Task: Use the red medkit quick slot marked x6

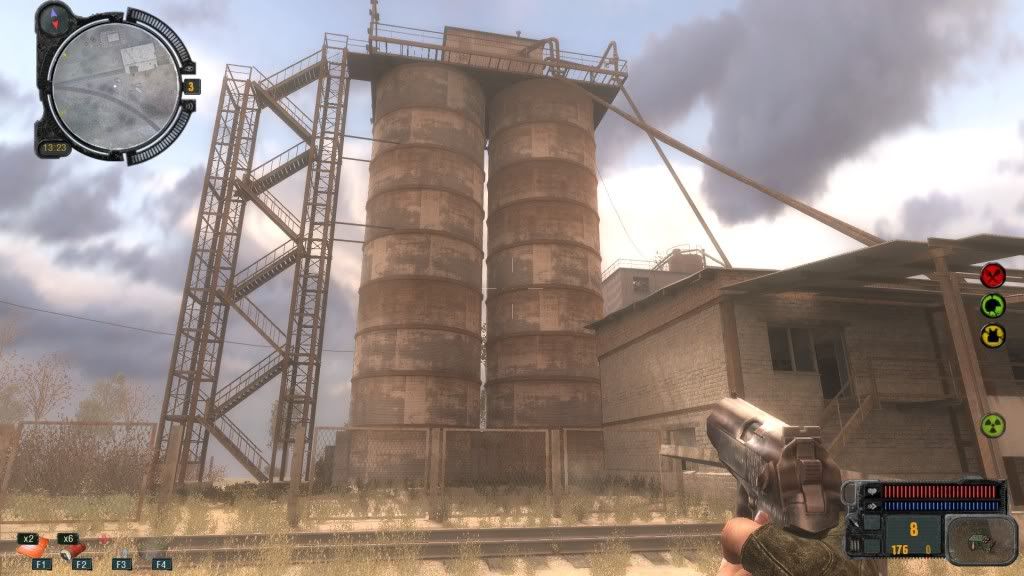Action: (70, 548)
